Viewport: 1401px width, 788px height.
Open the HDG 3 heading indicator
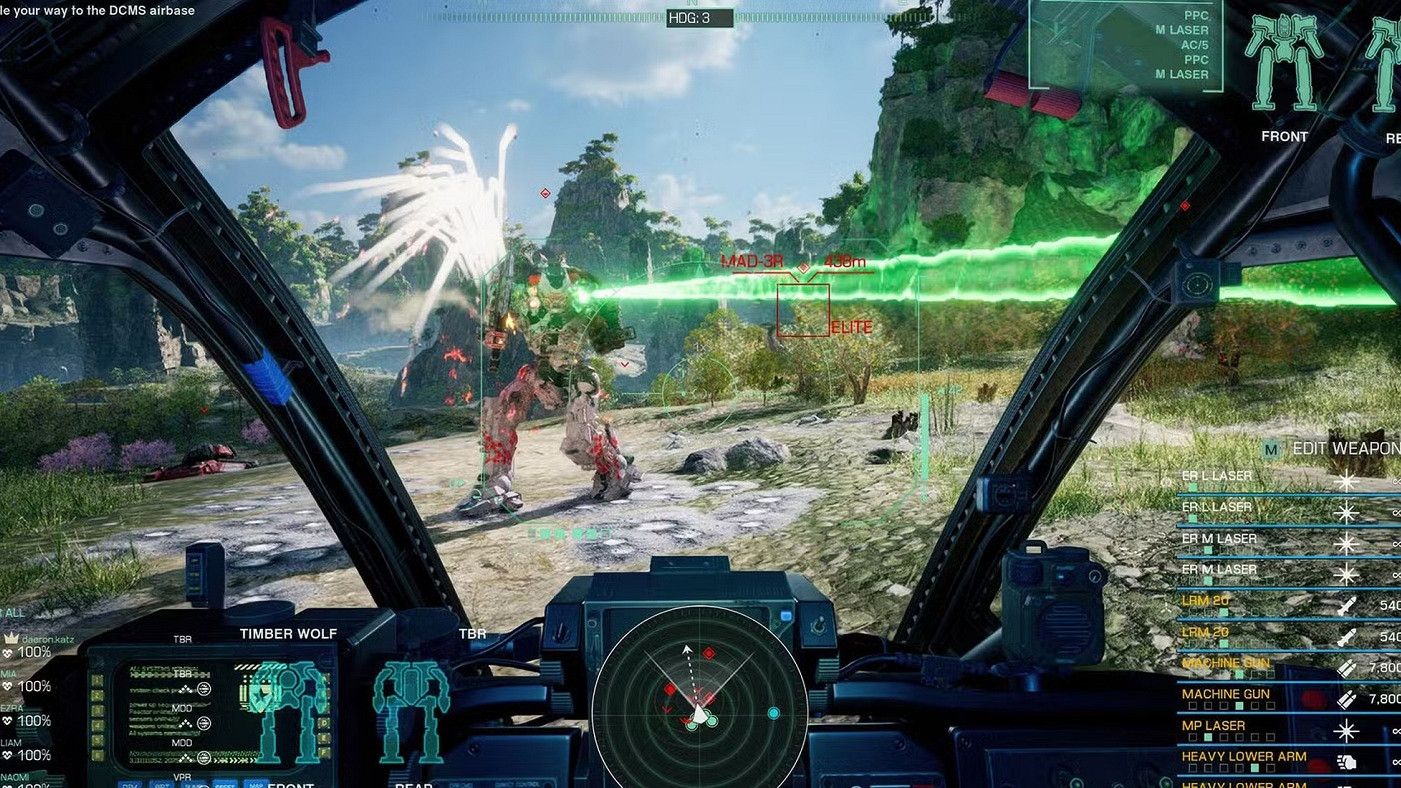coord(698,17)
